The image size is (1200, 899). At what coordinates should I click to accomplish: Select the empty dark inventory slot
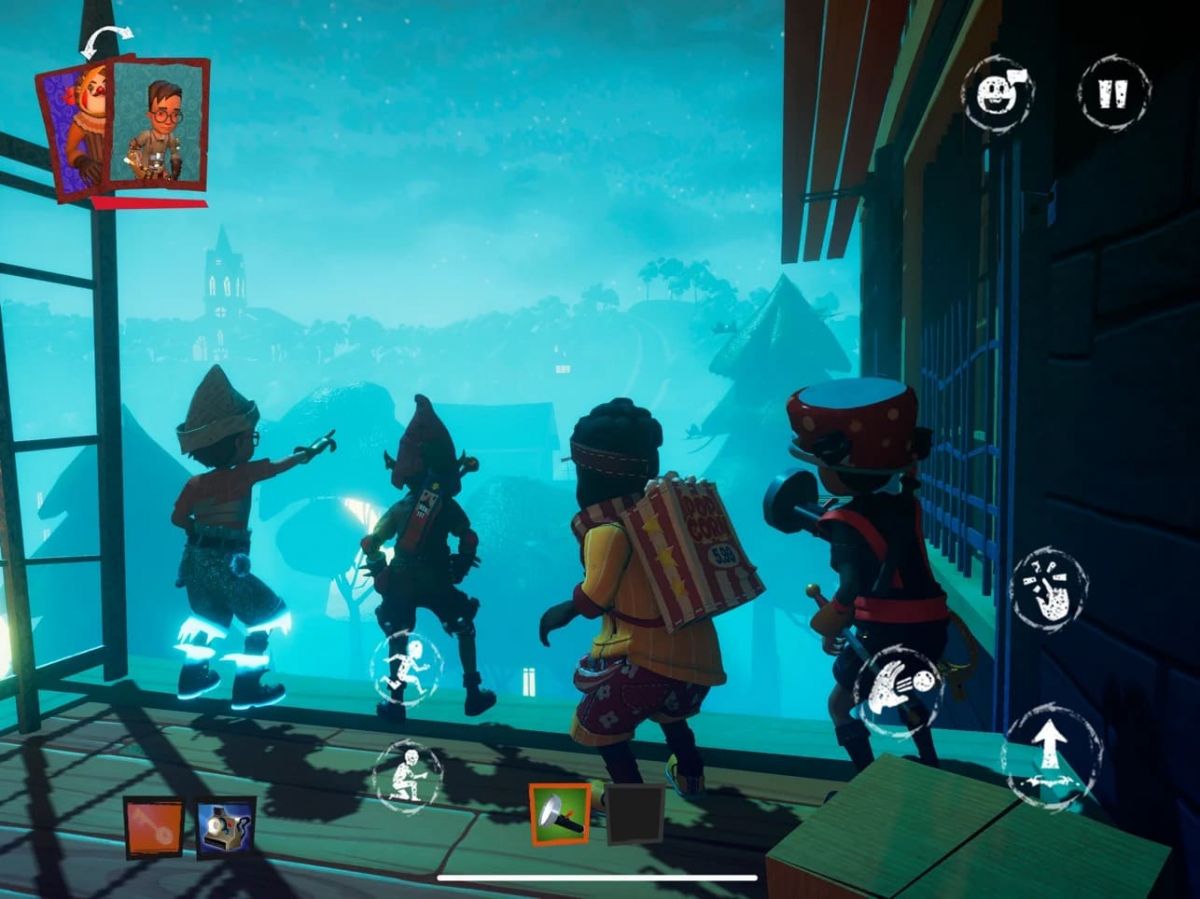[636, 814]
